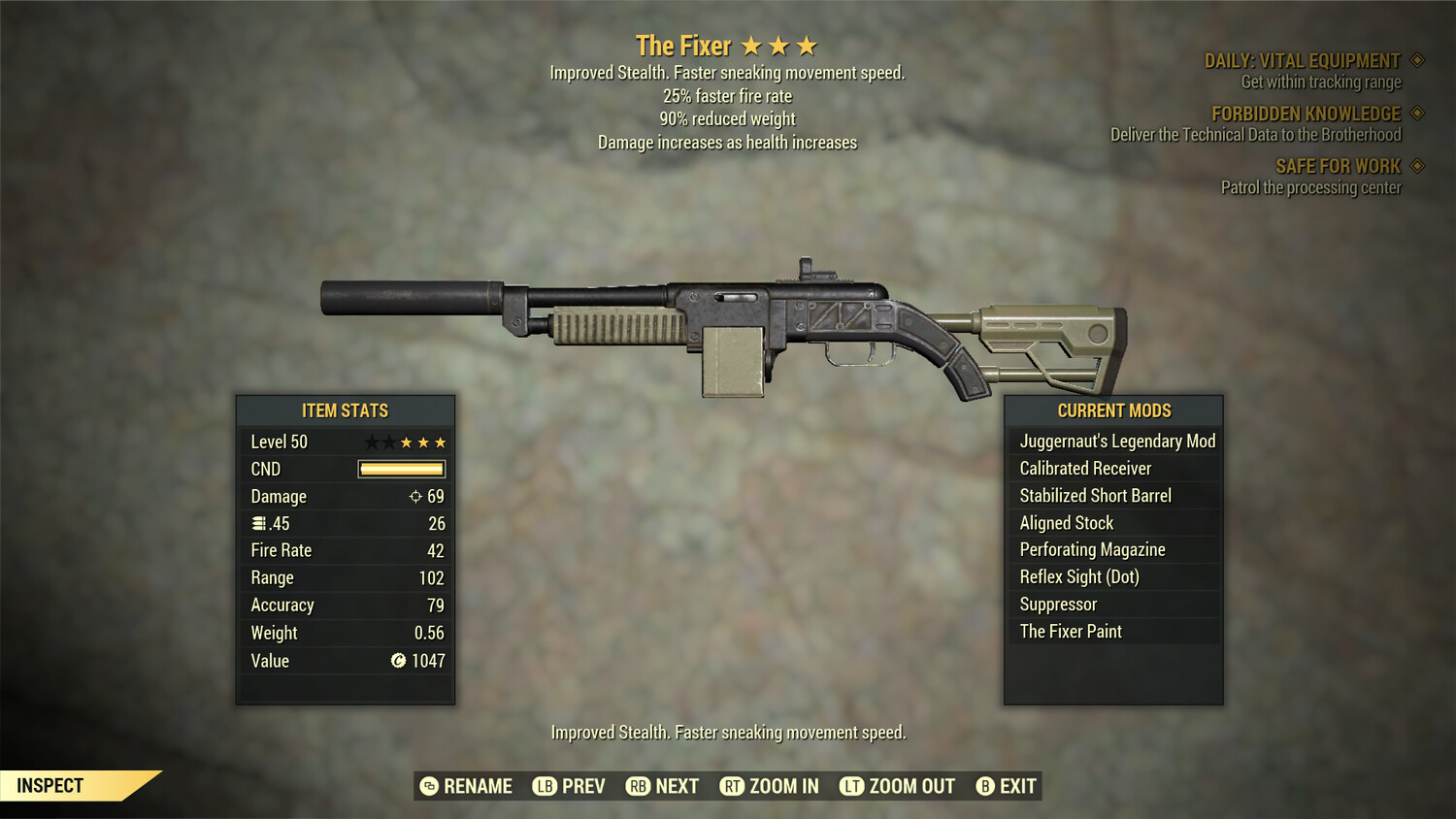Click the ITEM STATS panel header

click(x=345, y=410)
